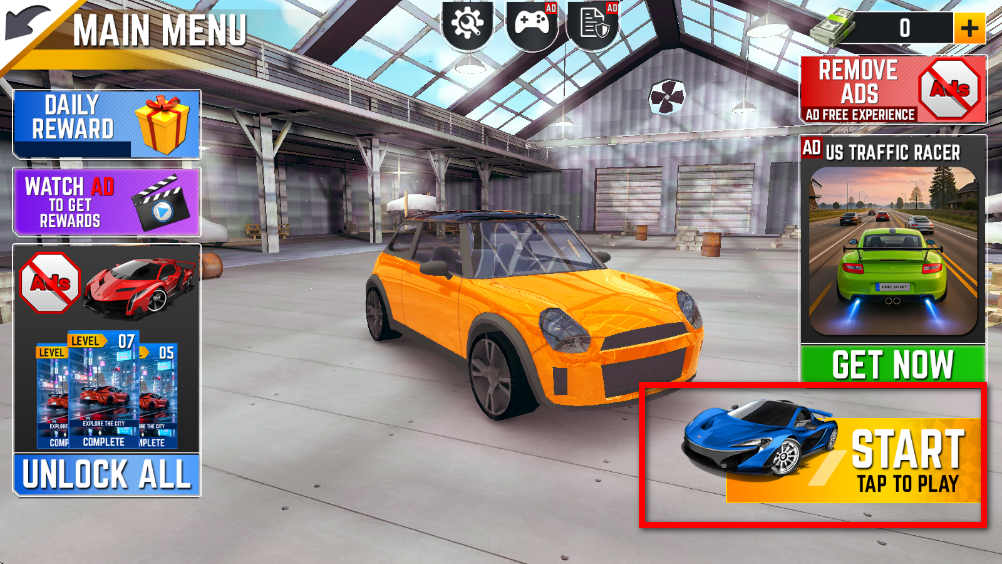Open the US Traffic Racer ad thumbnail
This screenshot has height=564, width=1002.
[893, 252]
